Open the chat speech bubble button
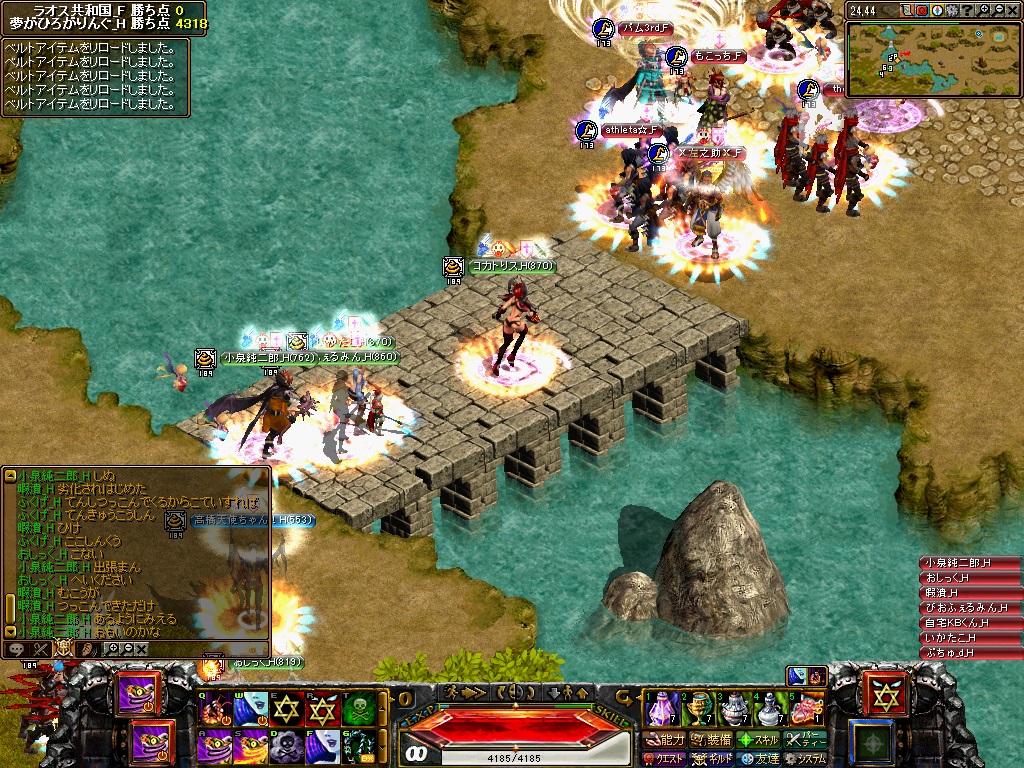1024x768 pixels. [x=17, y=649]
